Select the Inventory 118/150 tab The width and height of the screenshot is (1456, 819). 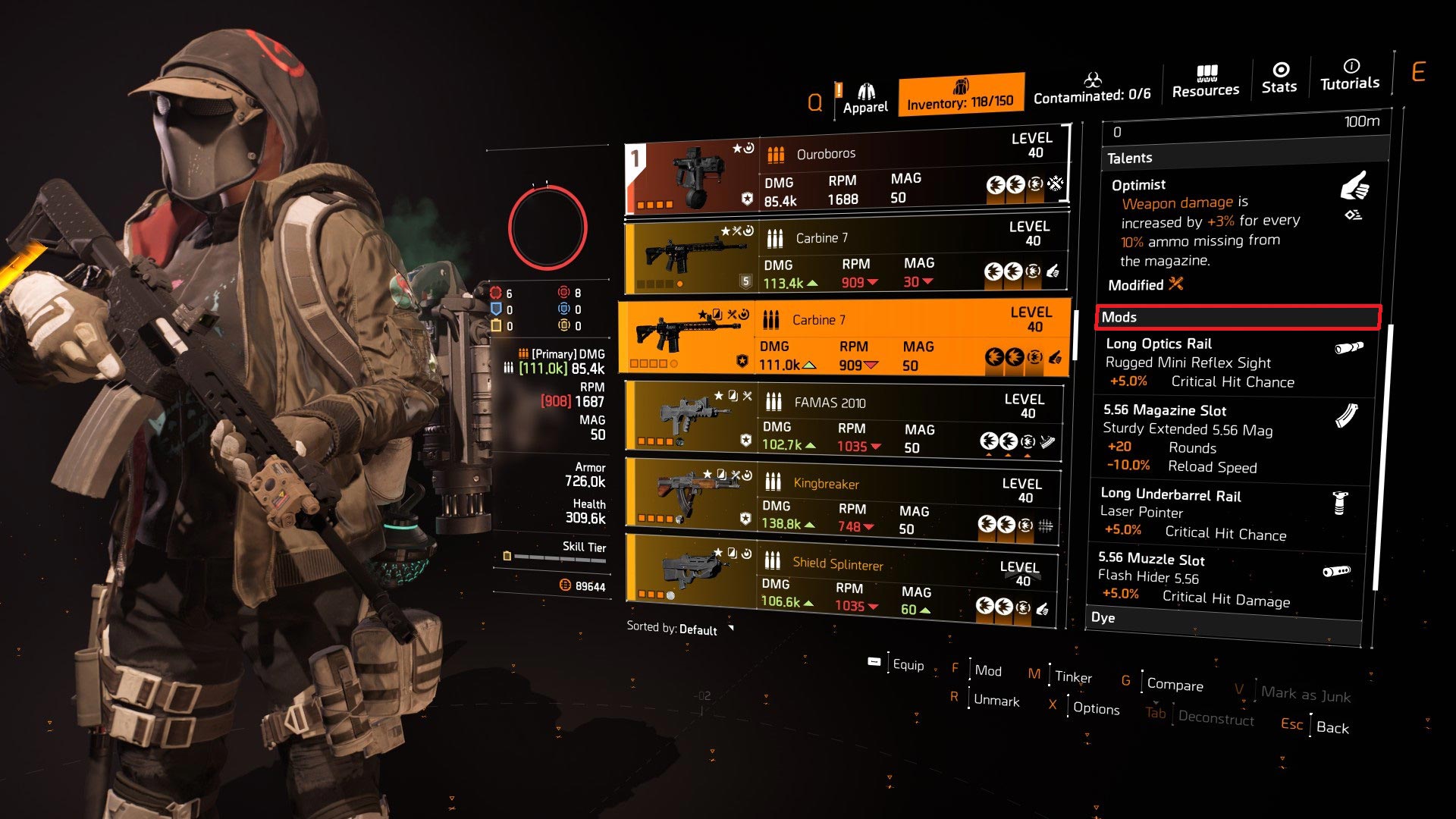pos(962,94)
